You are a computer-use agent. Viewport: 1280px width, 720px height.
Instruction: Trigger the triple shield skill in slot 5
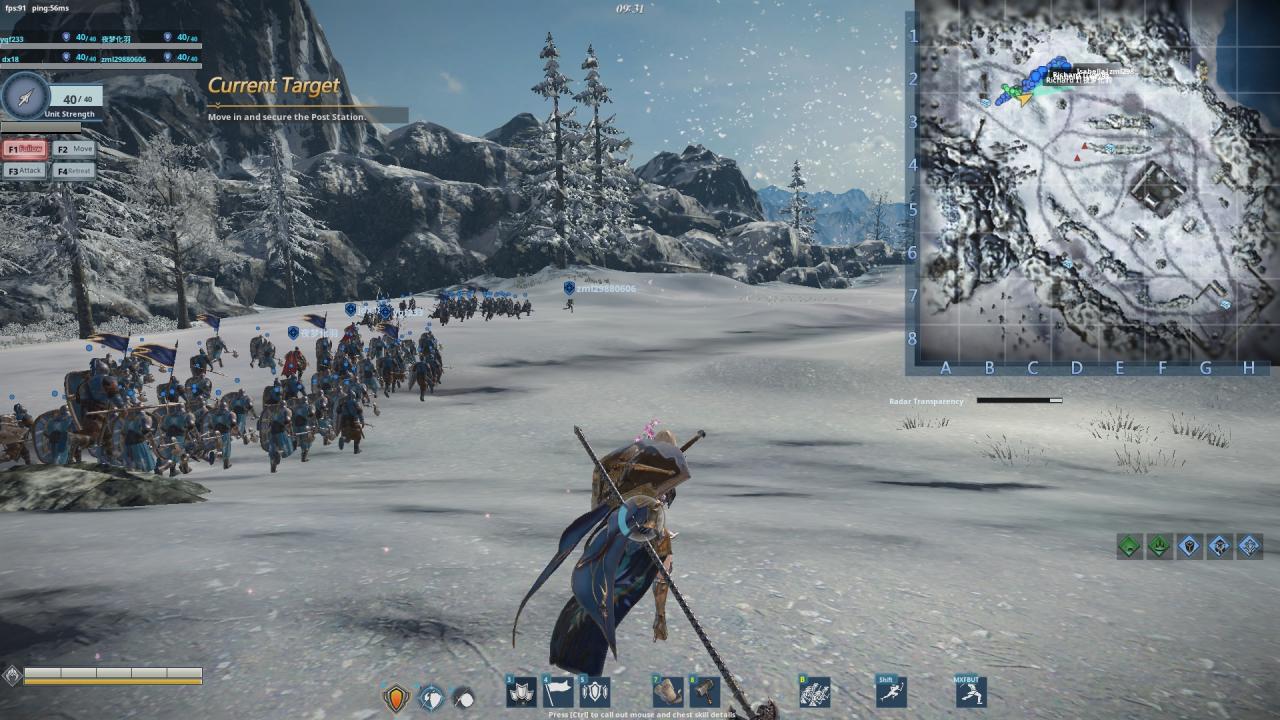click(x=595, y=692)
